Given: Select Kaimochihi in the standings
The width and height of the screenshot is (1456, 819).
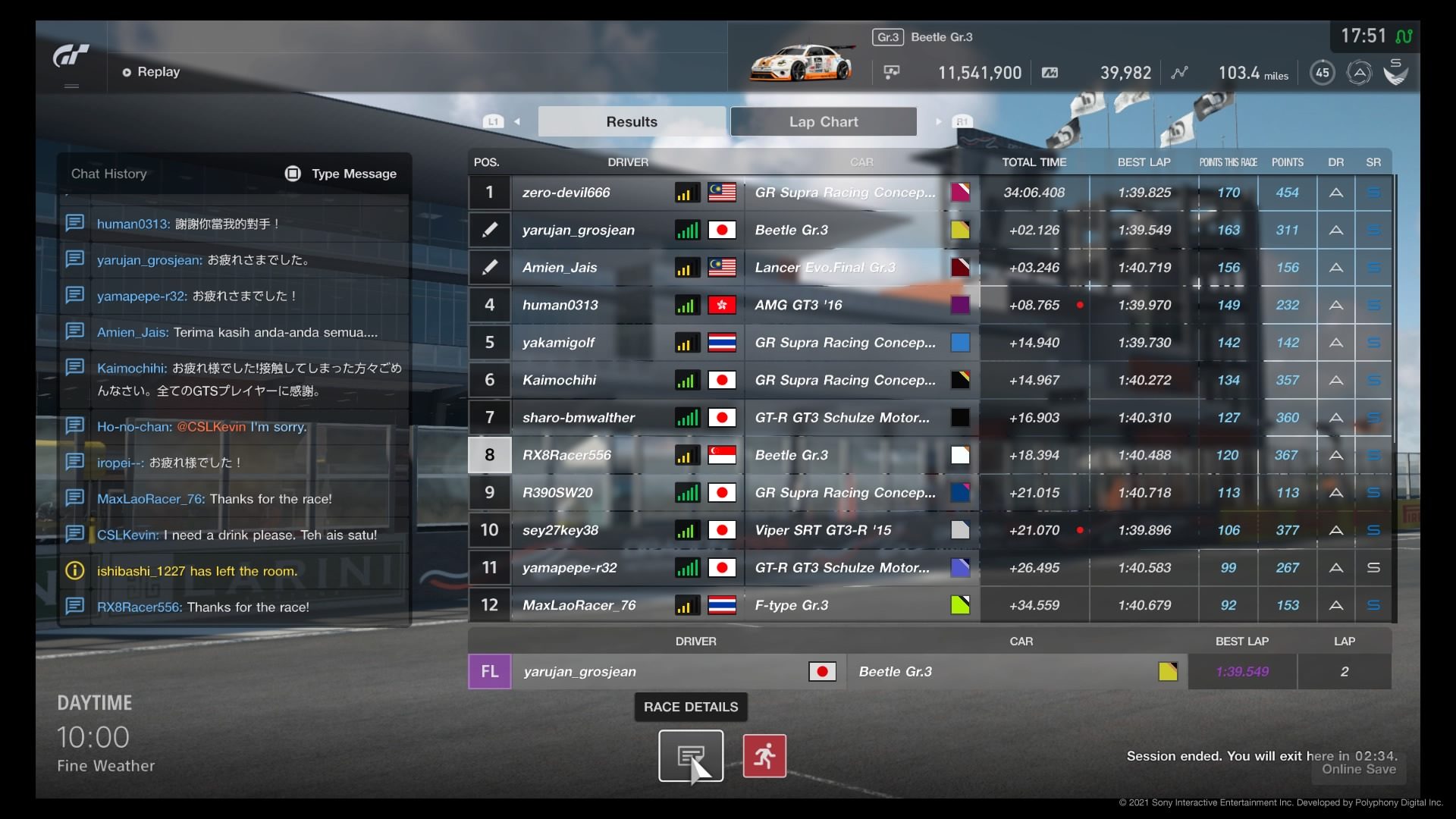Looking at the screenshot, I should pos(559,380).
